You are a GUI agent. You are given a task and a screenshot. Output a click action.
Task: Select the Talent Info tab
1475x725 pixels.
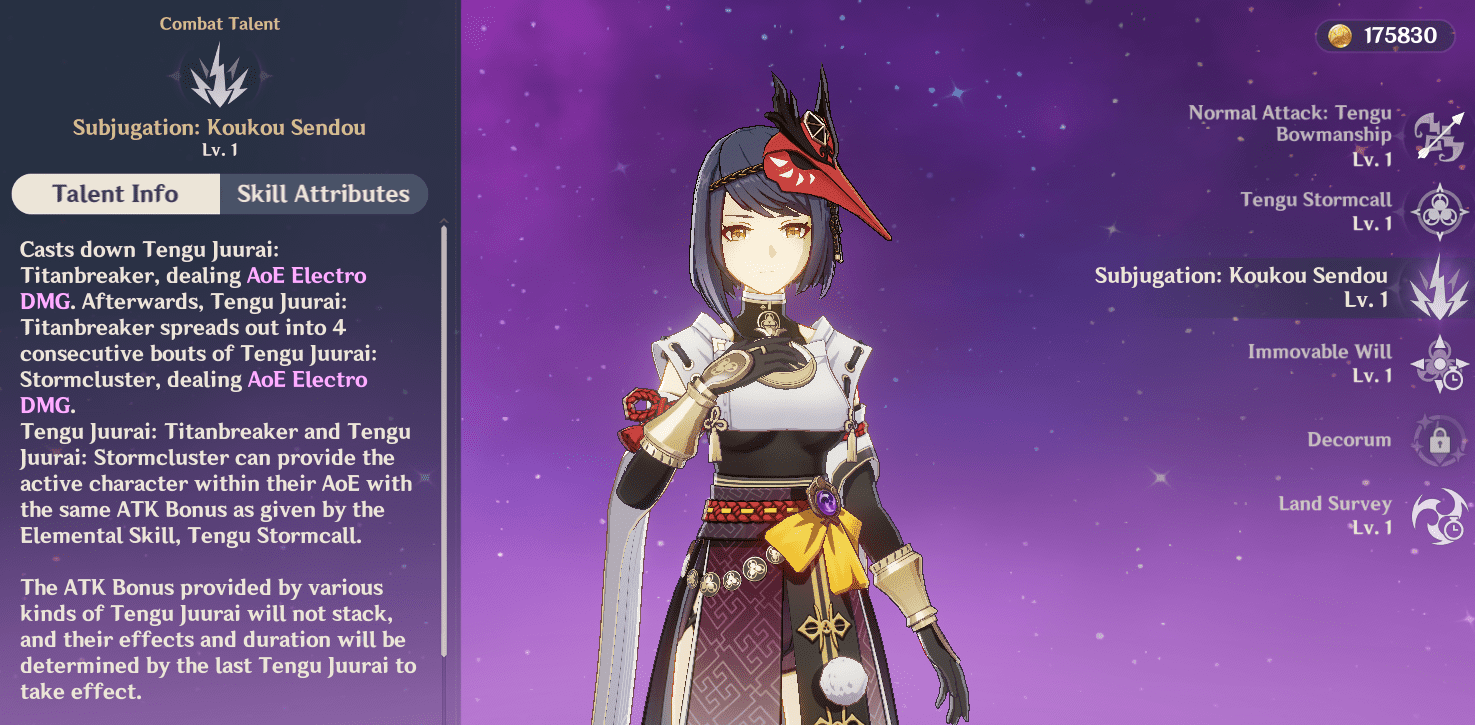(116, 193)
